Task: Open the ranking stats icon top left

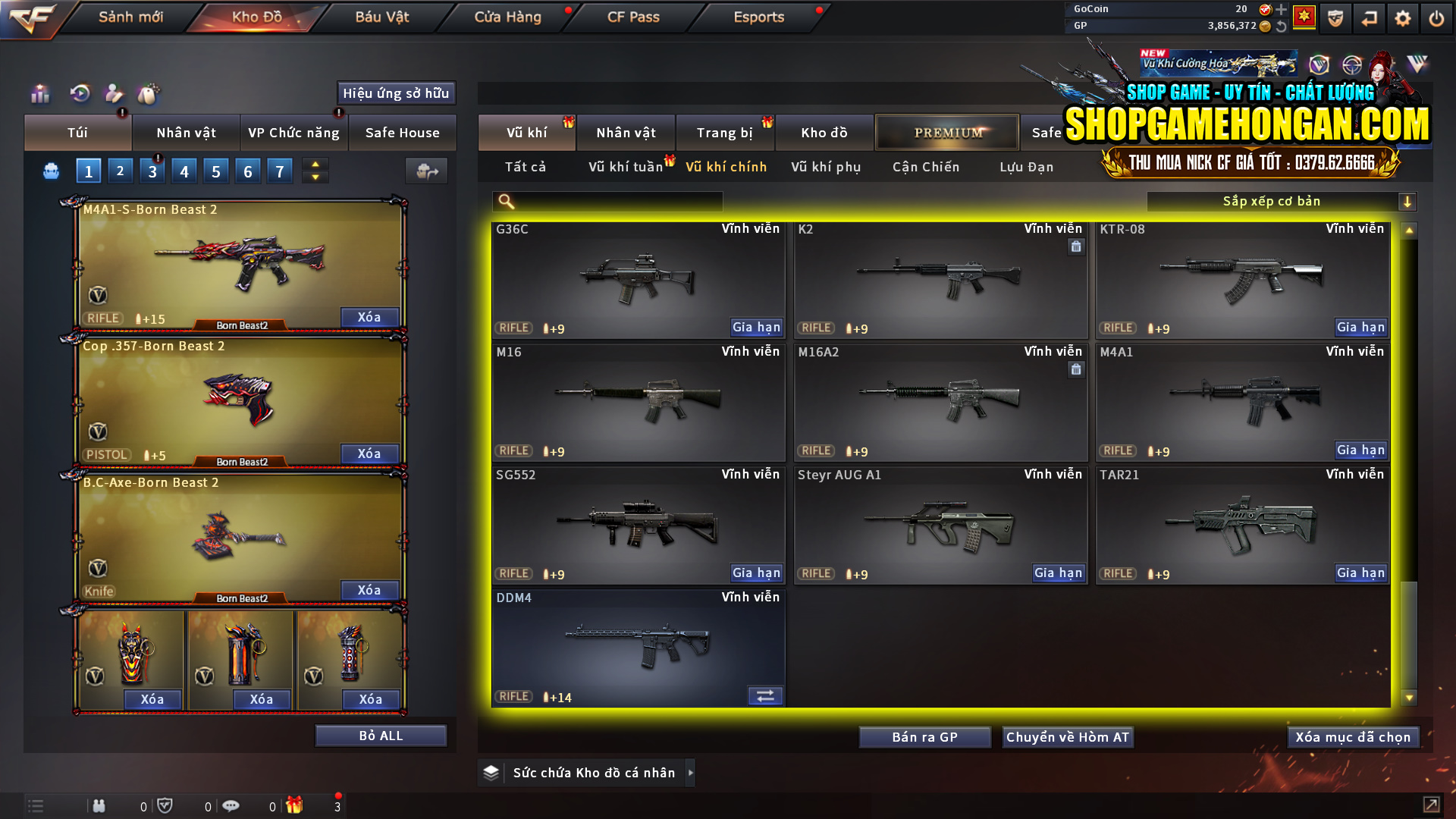Action: coord(39,94)
